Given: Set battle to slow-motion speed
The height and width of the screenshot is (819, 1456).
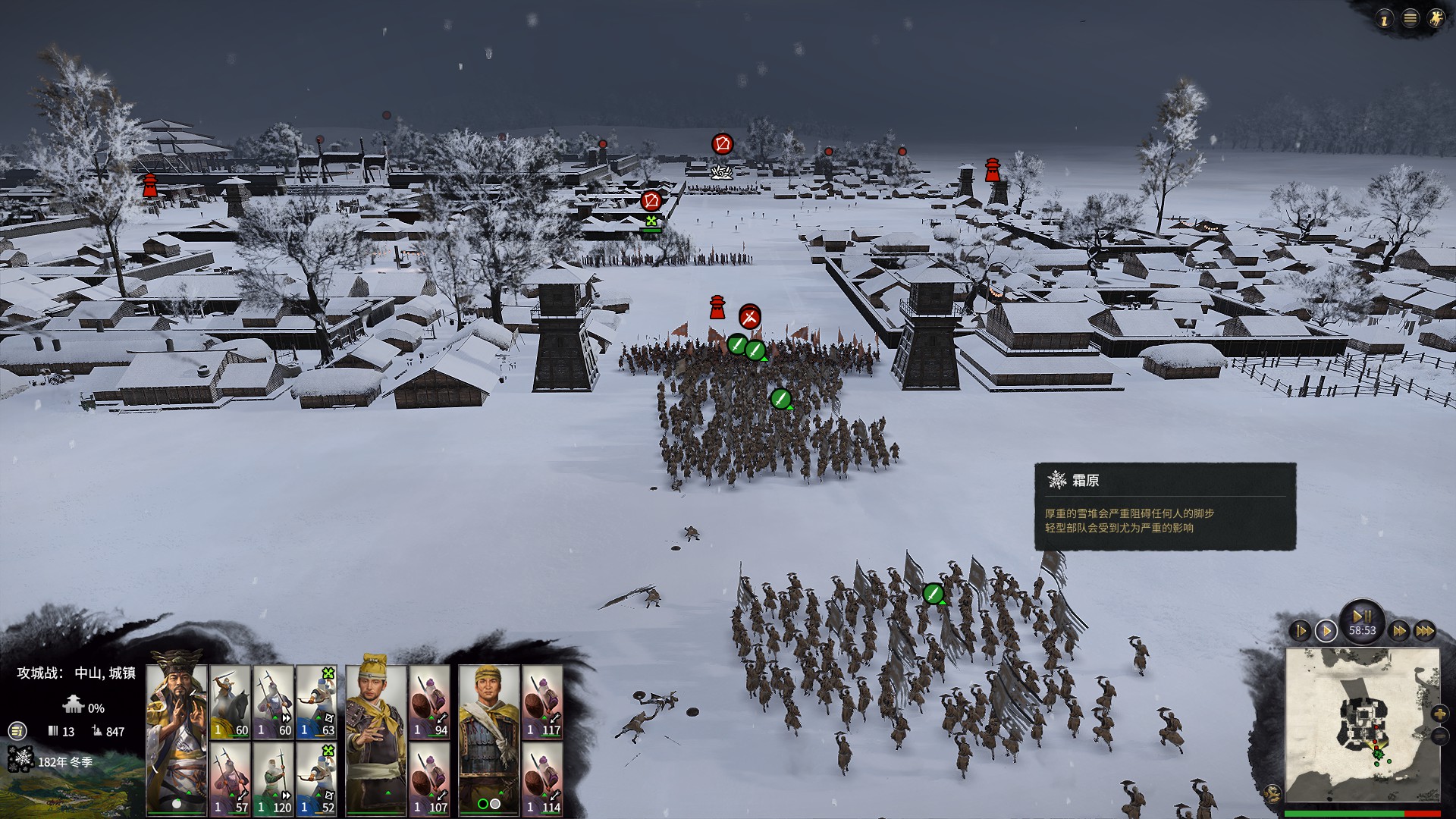Looking at the screenshot, I should point(1300,631).
